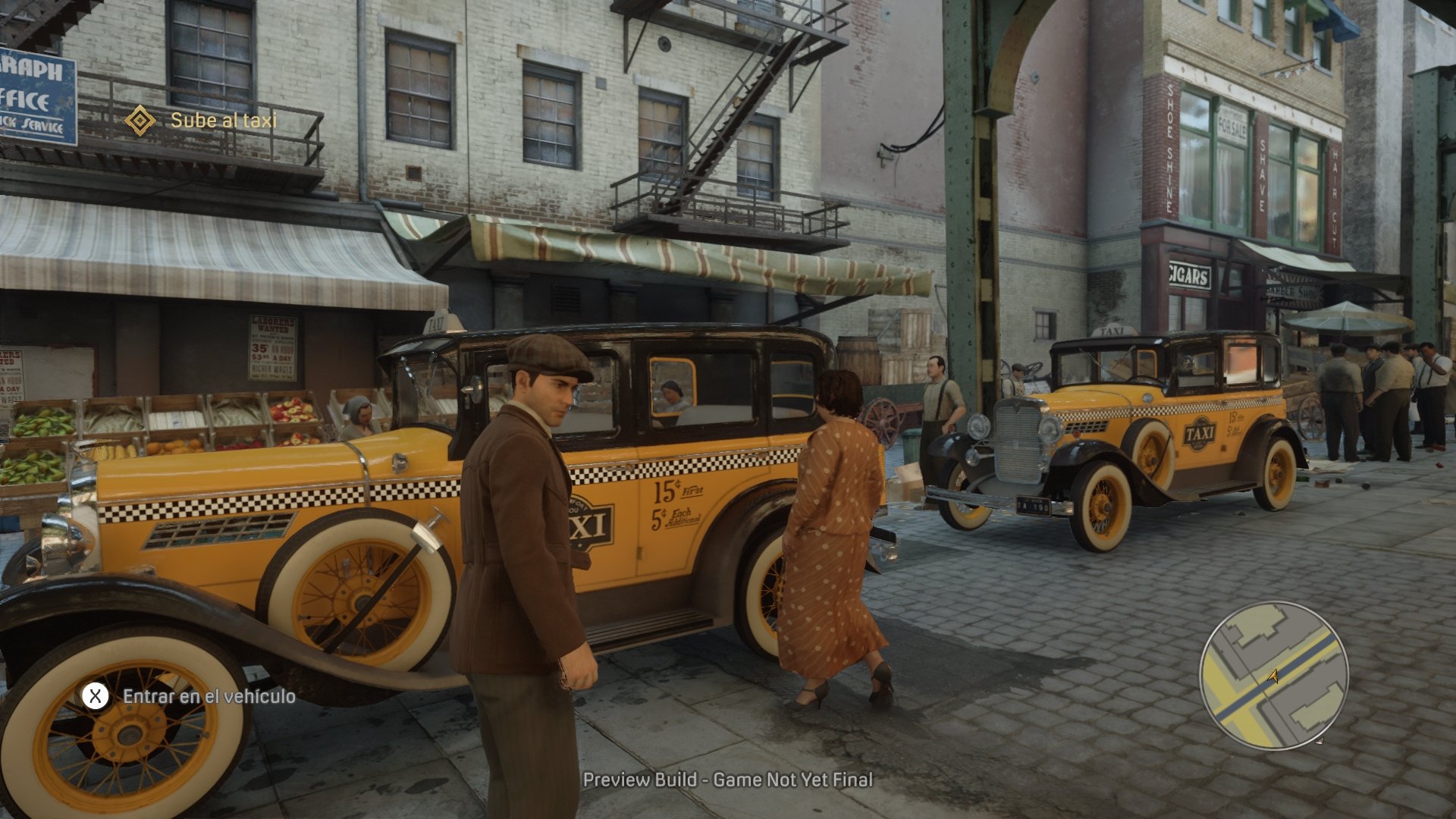The image size is (1456, 819).
Task: Click the yellow objective diamond marker icon
Action: pos(140,118)
